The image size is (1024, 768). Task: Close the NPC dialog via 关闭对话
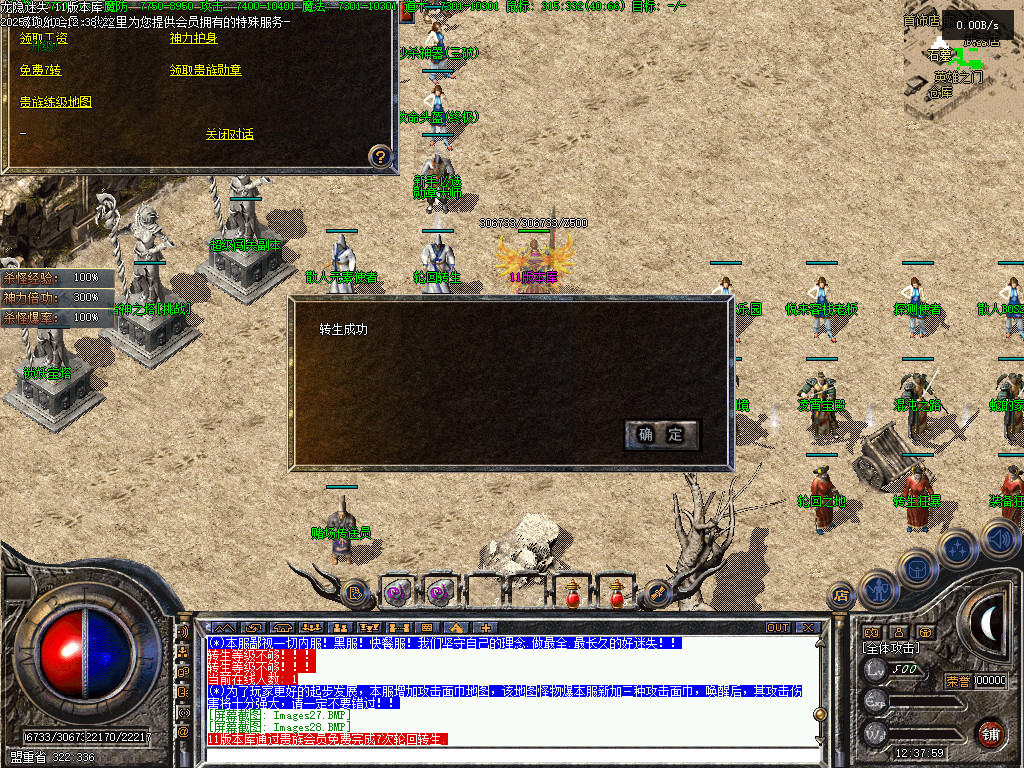pyautogui.click(x=230, y=134)
